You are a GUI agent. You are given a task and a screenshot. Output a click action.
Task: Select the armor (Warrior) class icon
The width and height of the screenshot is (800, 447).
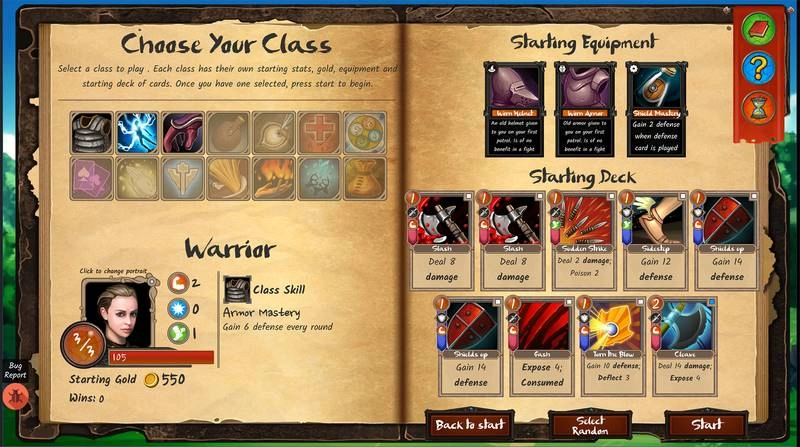tap(92, 132)
